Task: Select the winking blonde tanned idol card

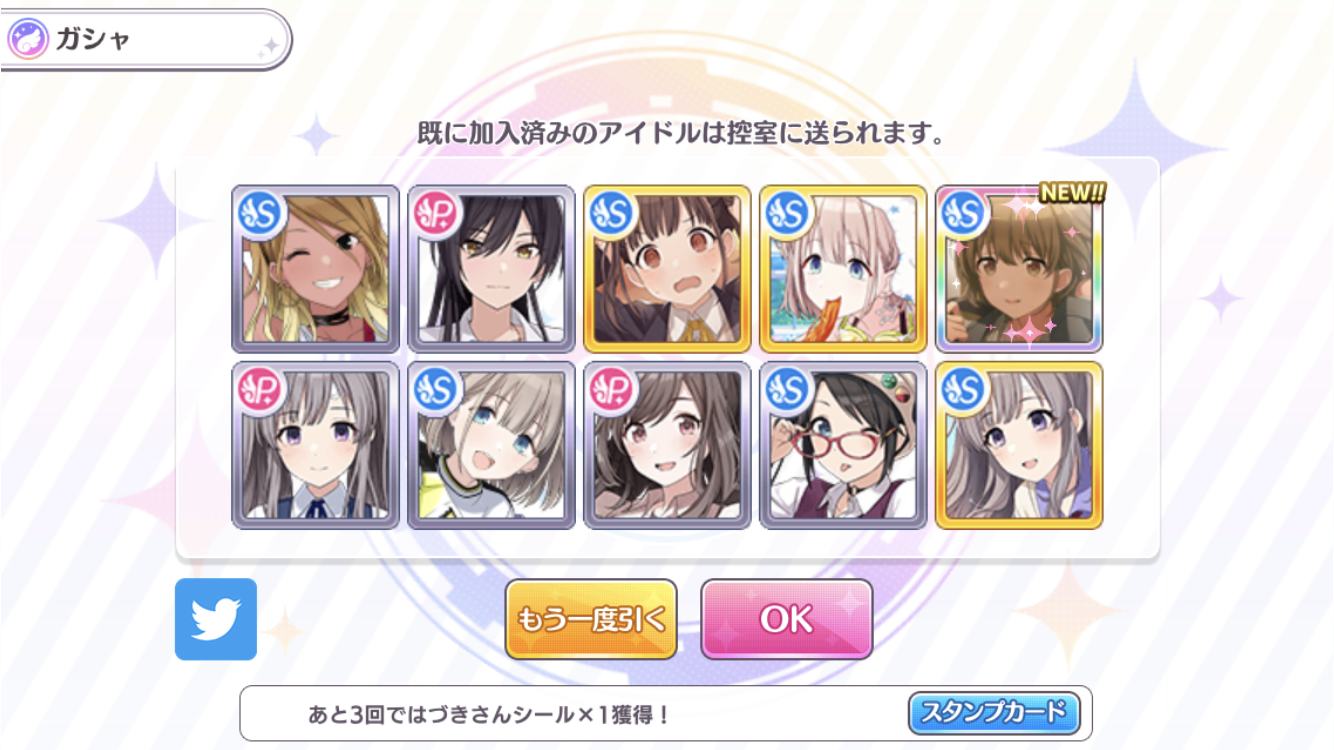Action: point(316,269)
